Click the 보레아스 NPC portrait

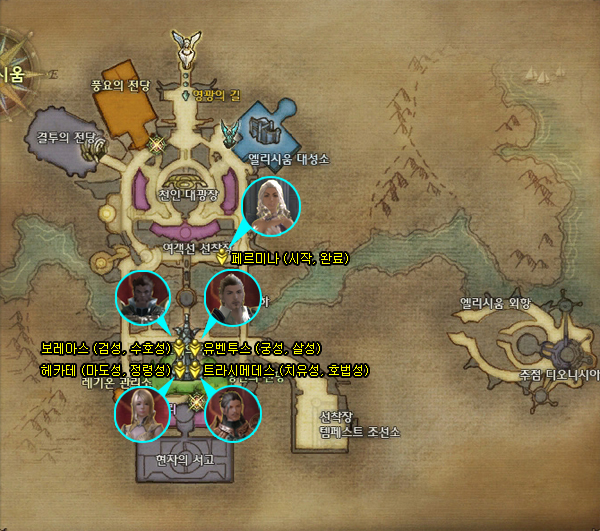(x=143, y=297)
